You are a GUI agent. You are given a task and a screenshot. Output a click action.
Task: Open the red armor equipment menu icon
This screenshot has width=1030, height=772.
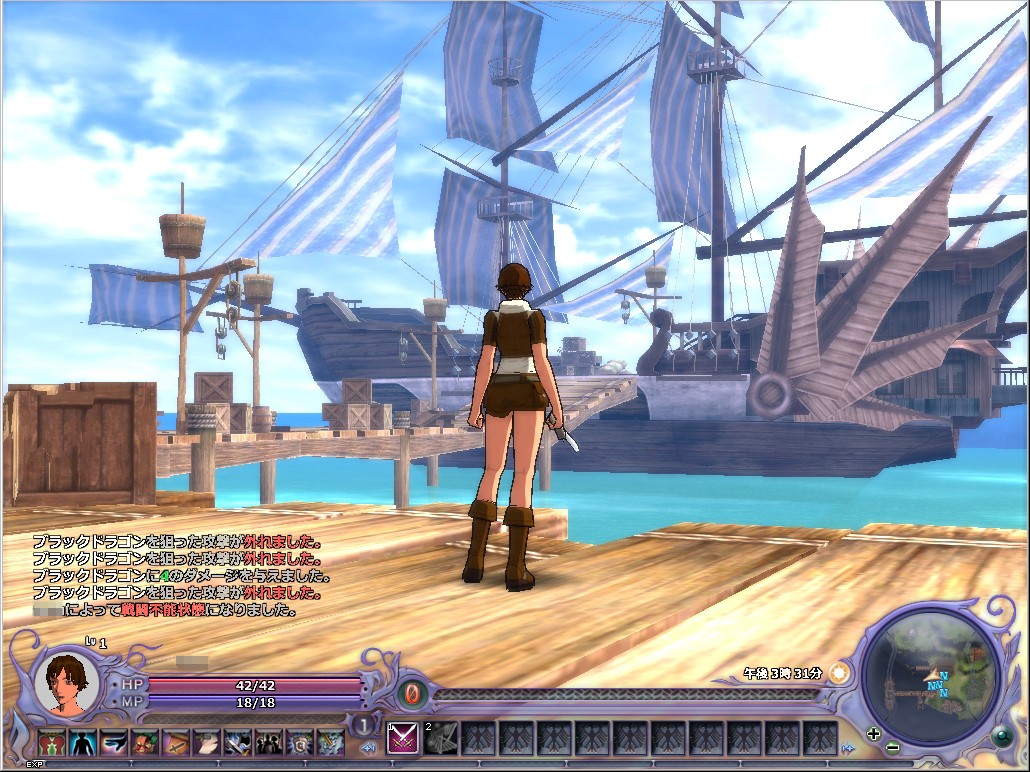[51, 742]
